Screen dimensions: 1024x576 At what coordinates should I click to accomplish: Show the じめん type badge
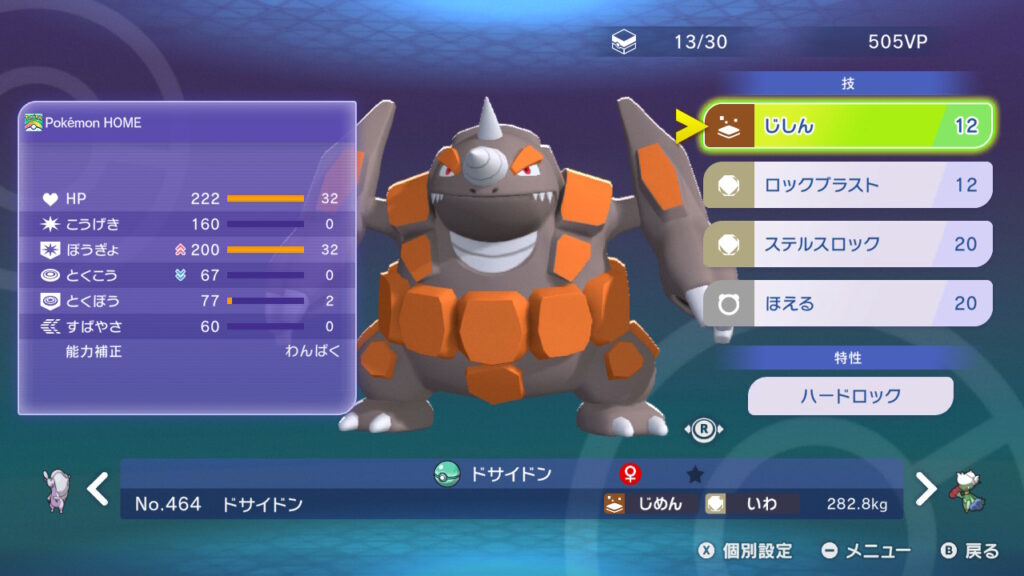tap(645, 504)
